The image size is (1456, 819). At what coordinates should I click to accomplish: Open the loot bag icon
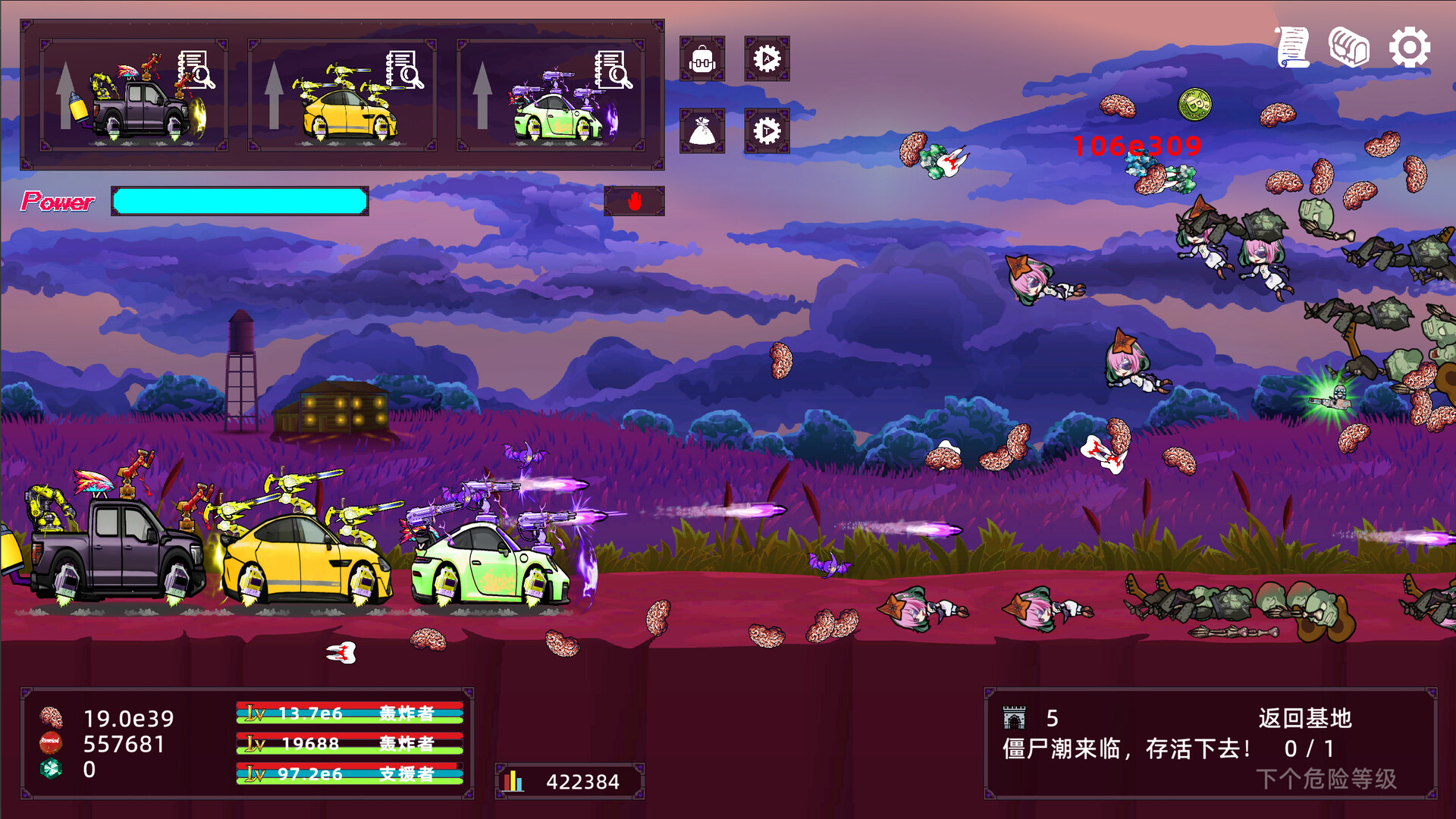pyautogui.click(x=703, y=130)
